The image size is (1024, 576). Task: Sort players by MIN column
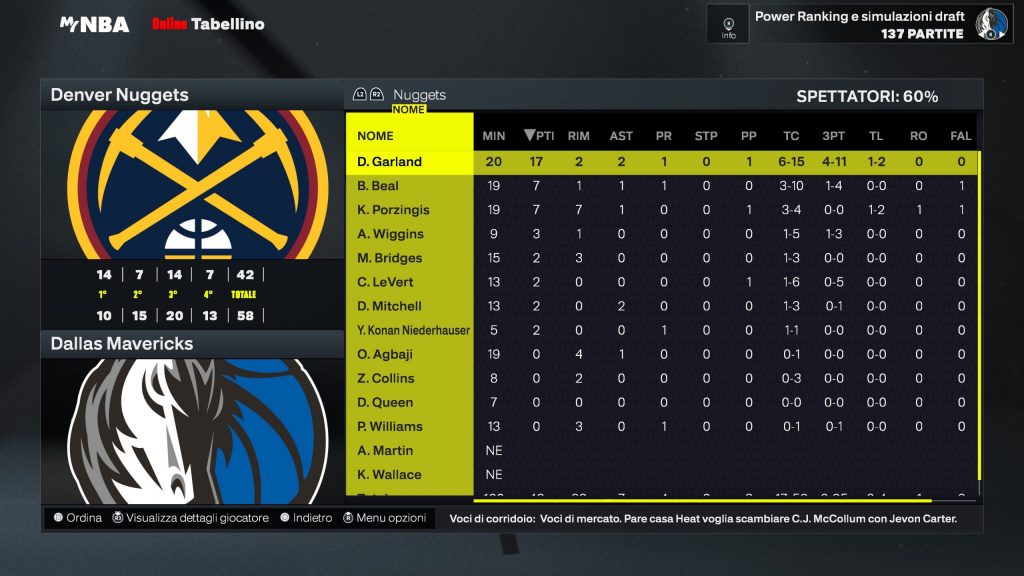(x=494, y=136)
